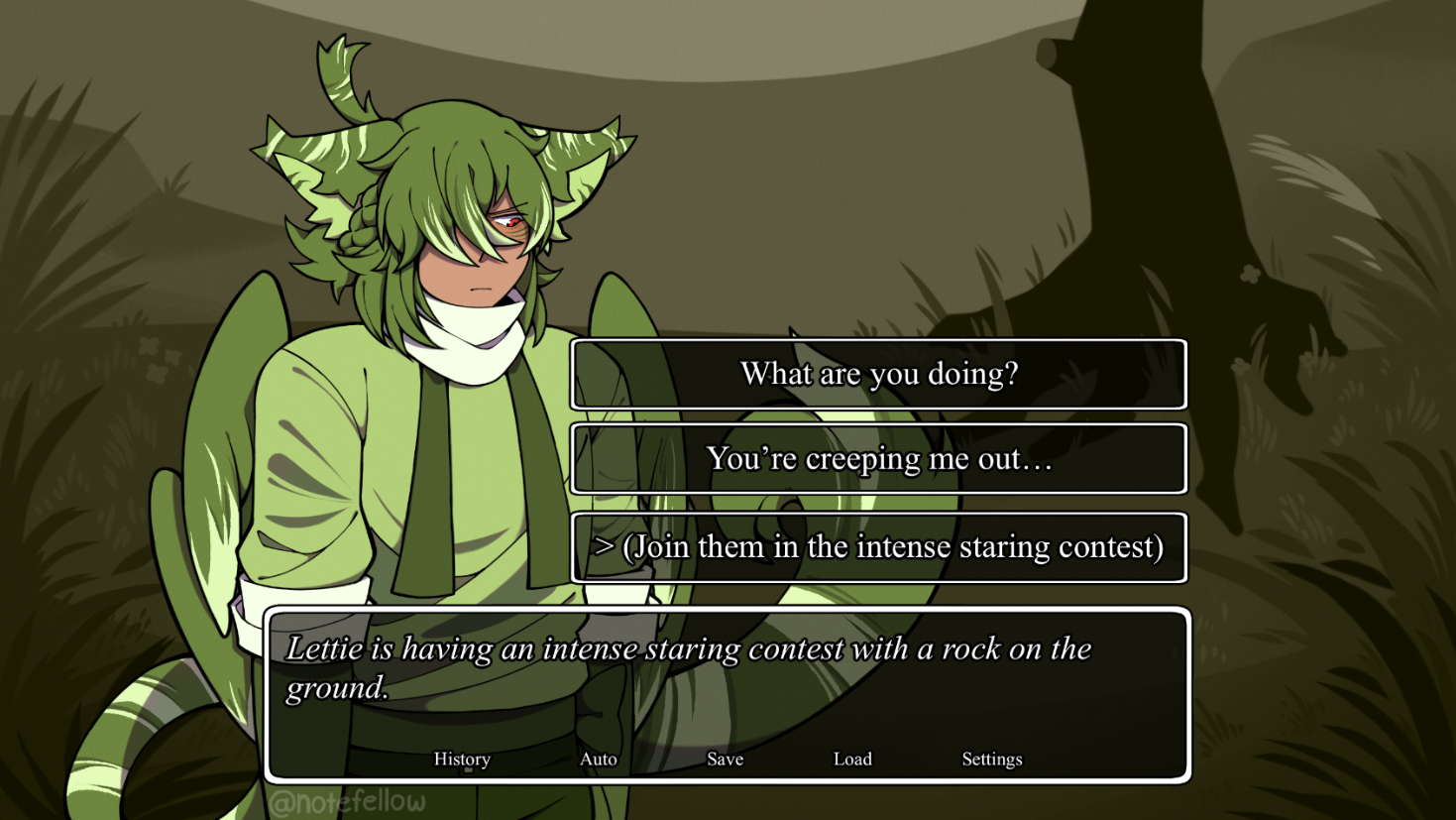The width and height of the screenshot is (1456, 820).
Task: Open the History log
Action: pos(462,759)
